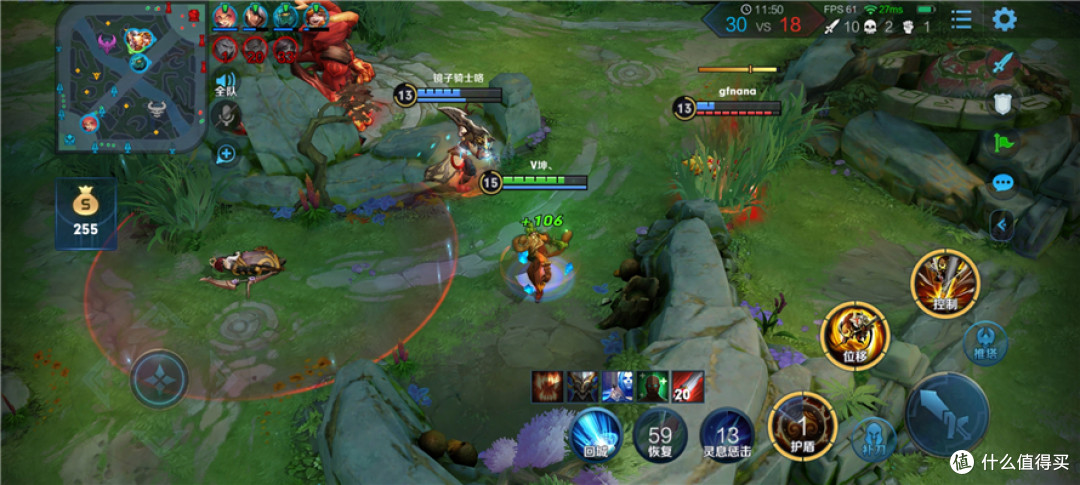Send the shield defend signal
The image size is (1080, 485).
[1004, 103]
